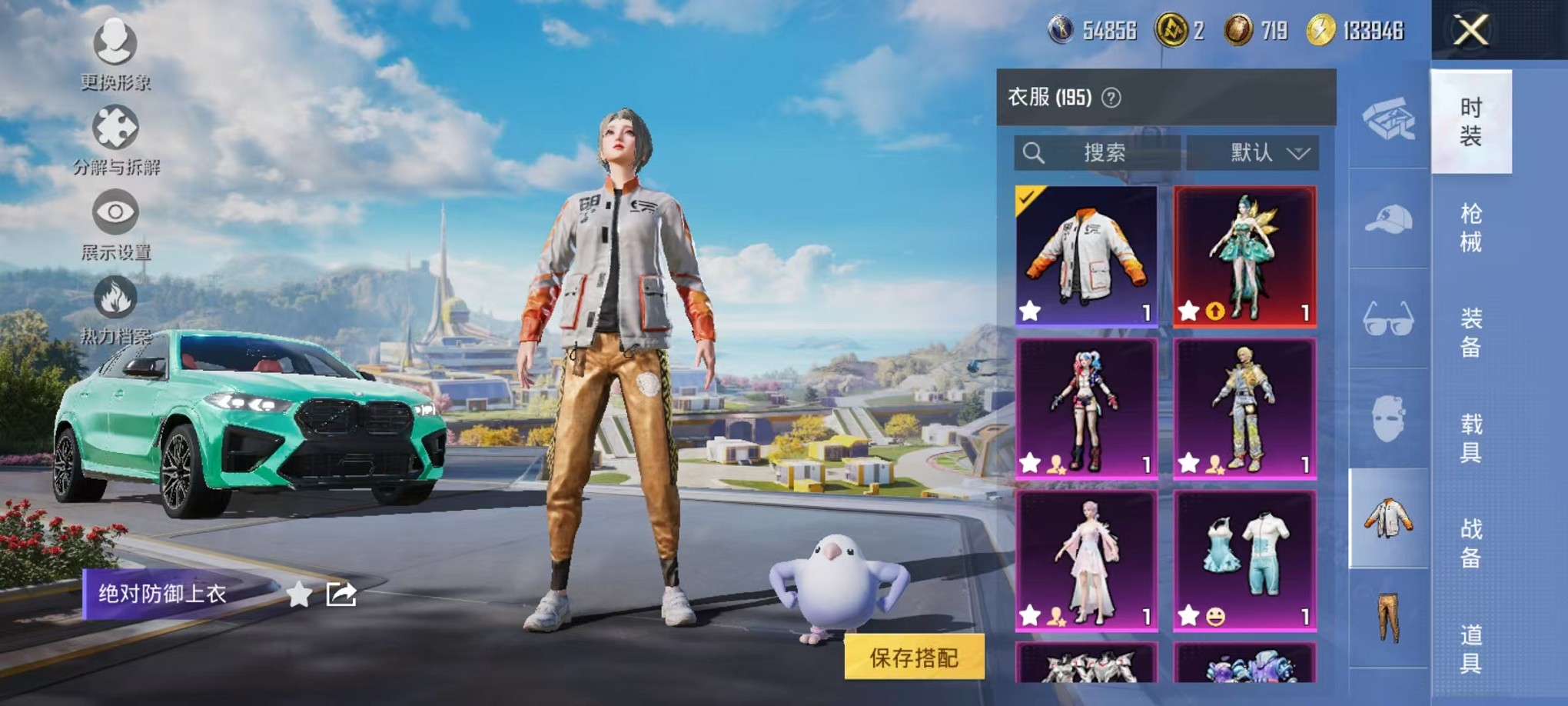
Task: Click the search magnifier icon
Action: 1035,152
